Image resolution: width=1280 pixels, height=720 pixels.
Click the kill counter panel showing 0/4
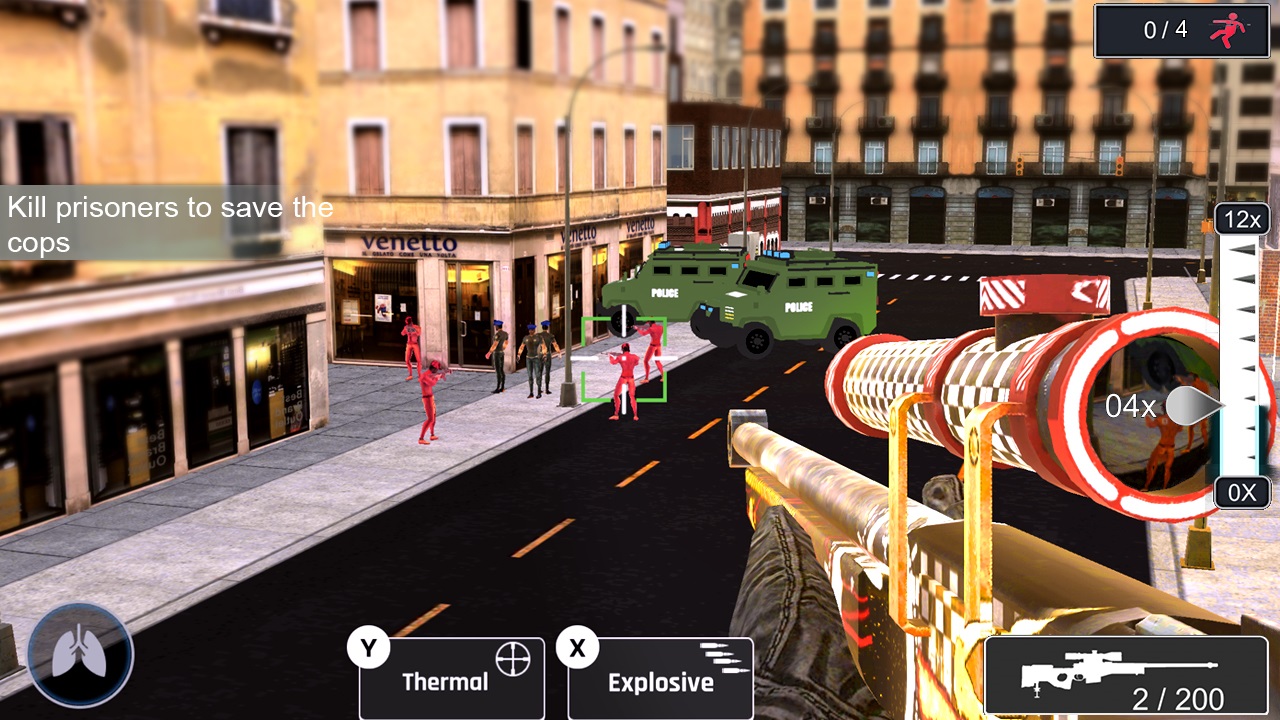coord(1180,30)
